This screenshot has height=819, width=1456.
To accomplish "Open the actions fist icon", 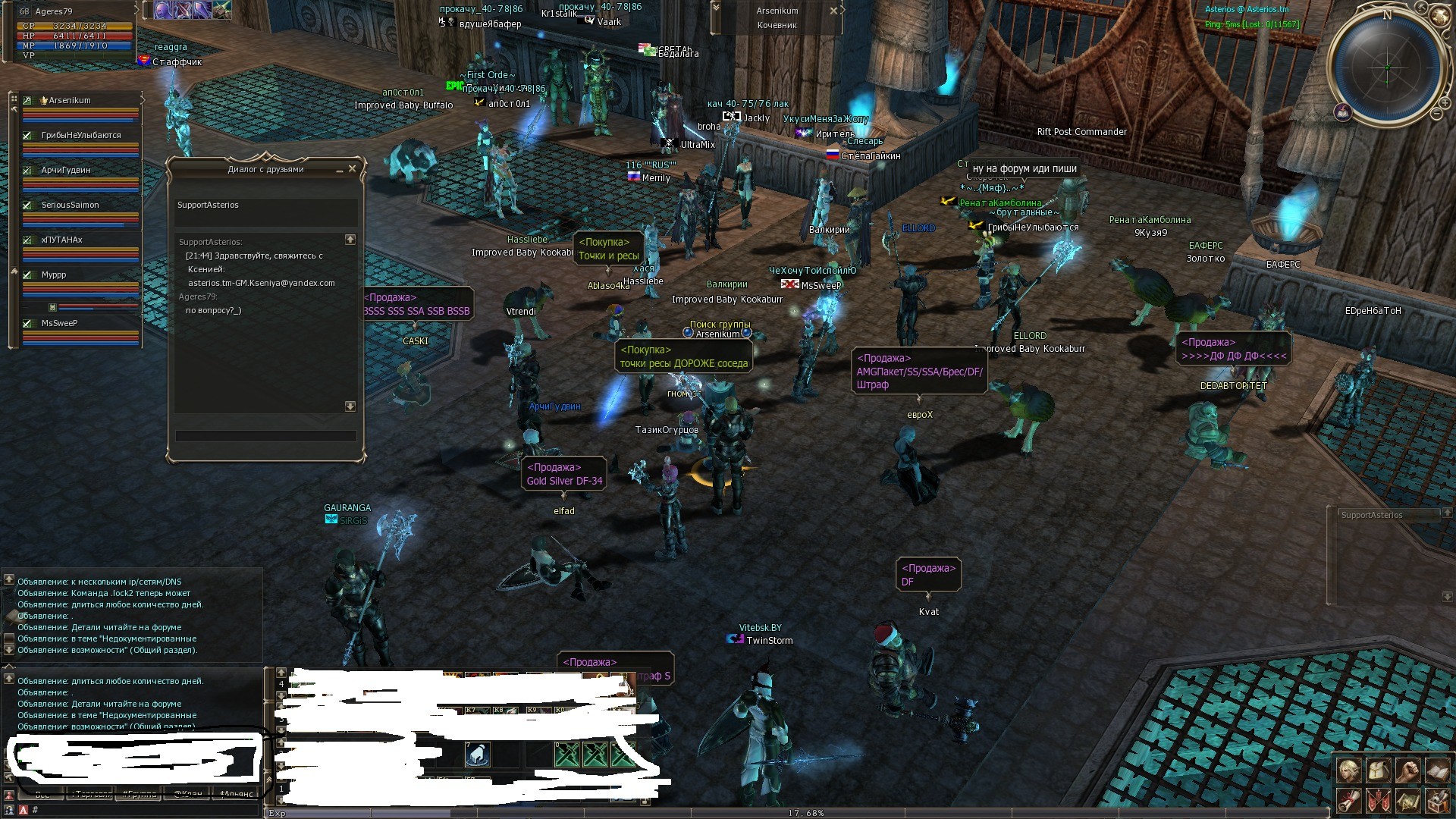I will 1407,772.
